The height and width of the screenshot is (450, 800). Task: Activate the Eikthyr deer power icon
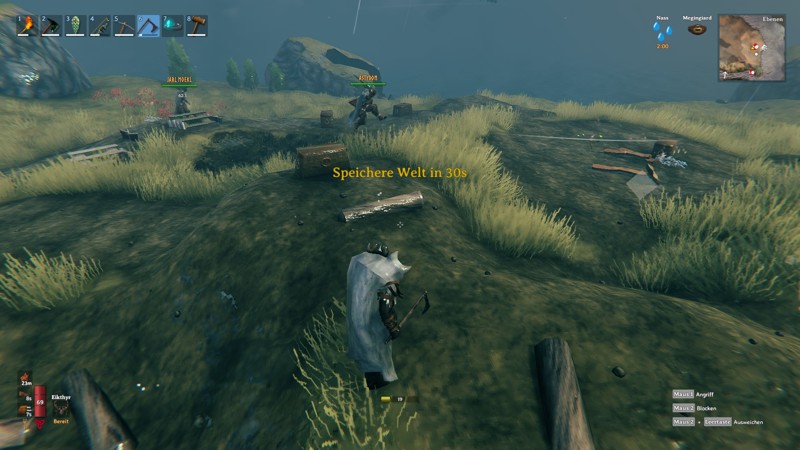click(59, 408)
